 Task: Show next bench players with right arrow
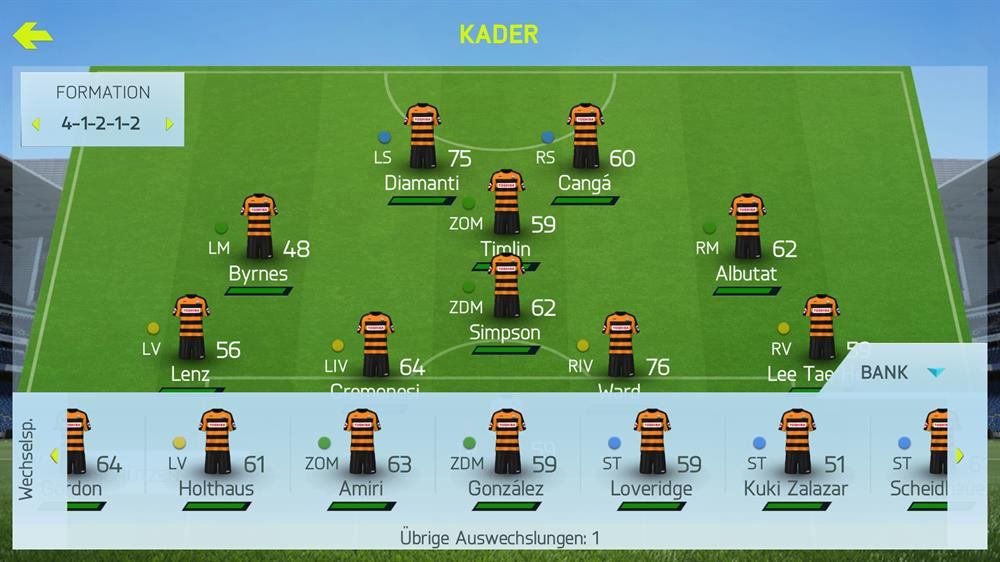tap(959, 457)
